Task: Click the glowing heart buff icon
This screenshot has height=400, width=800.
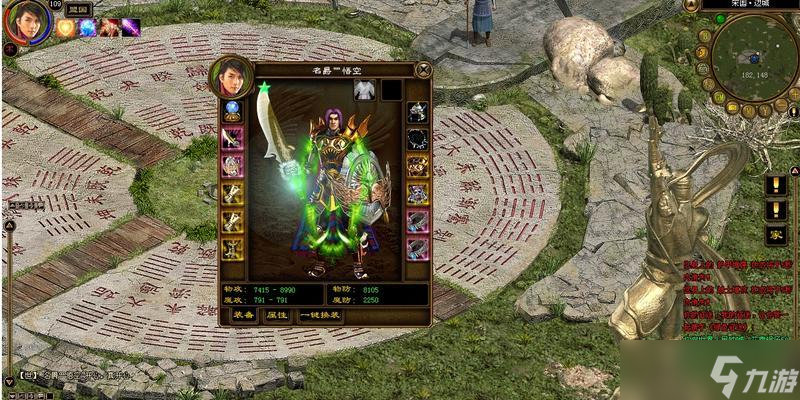Action: (66, 27)
